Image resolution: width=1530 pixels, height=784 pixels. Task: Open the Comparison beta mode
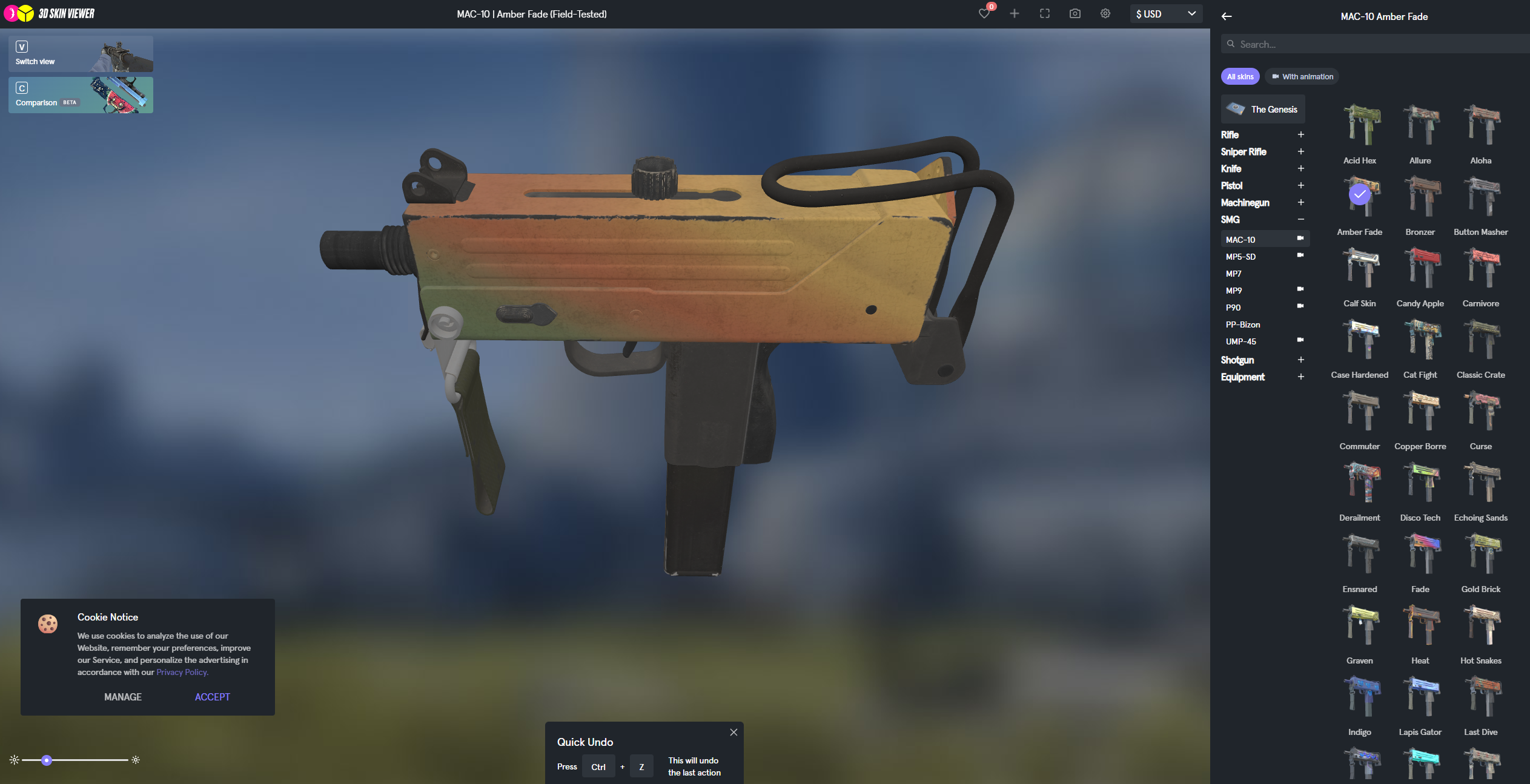point(81,95)
